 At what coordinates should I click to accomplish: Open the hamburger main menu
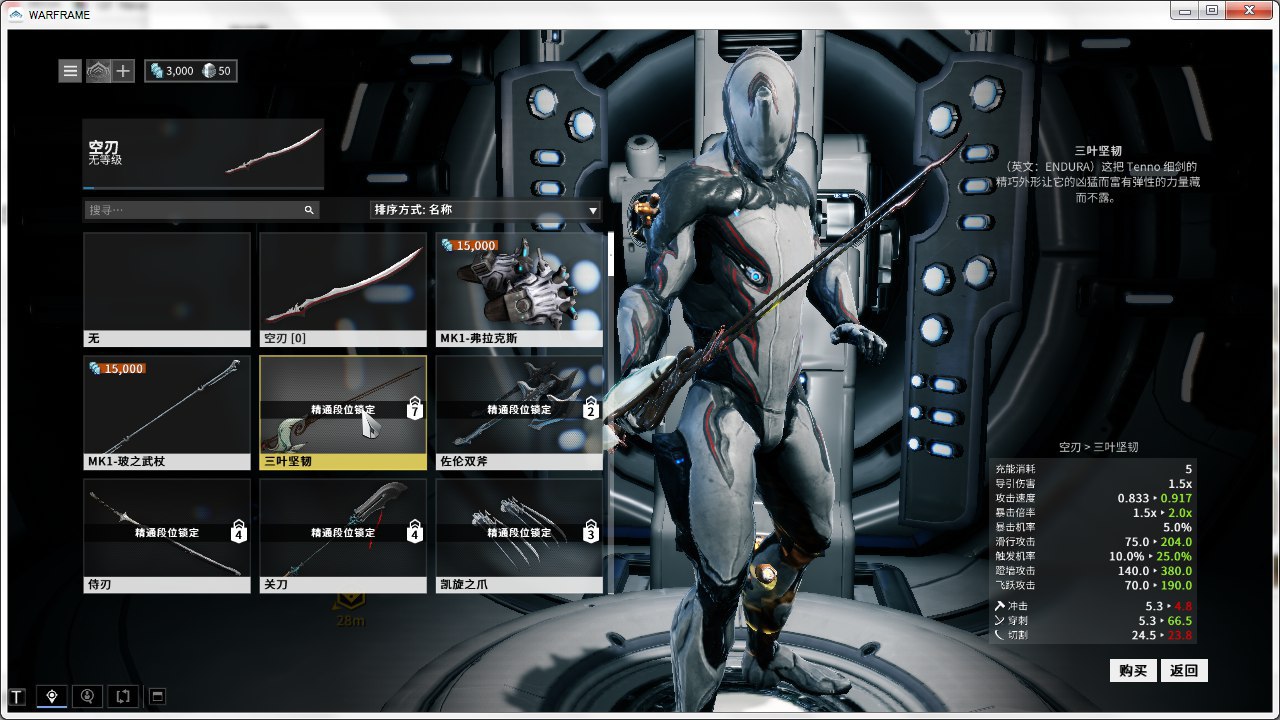70,71
